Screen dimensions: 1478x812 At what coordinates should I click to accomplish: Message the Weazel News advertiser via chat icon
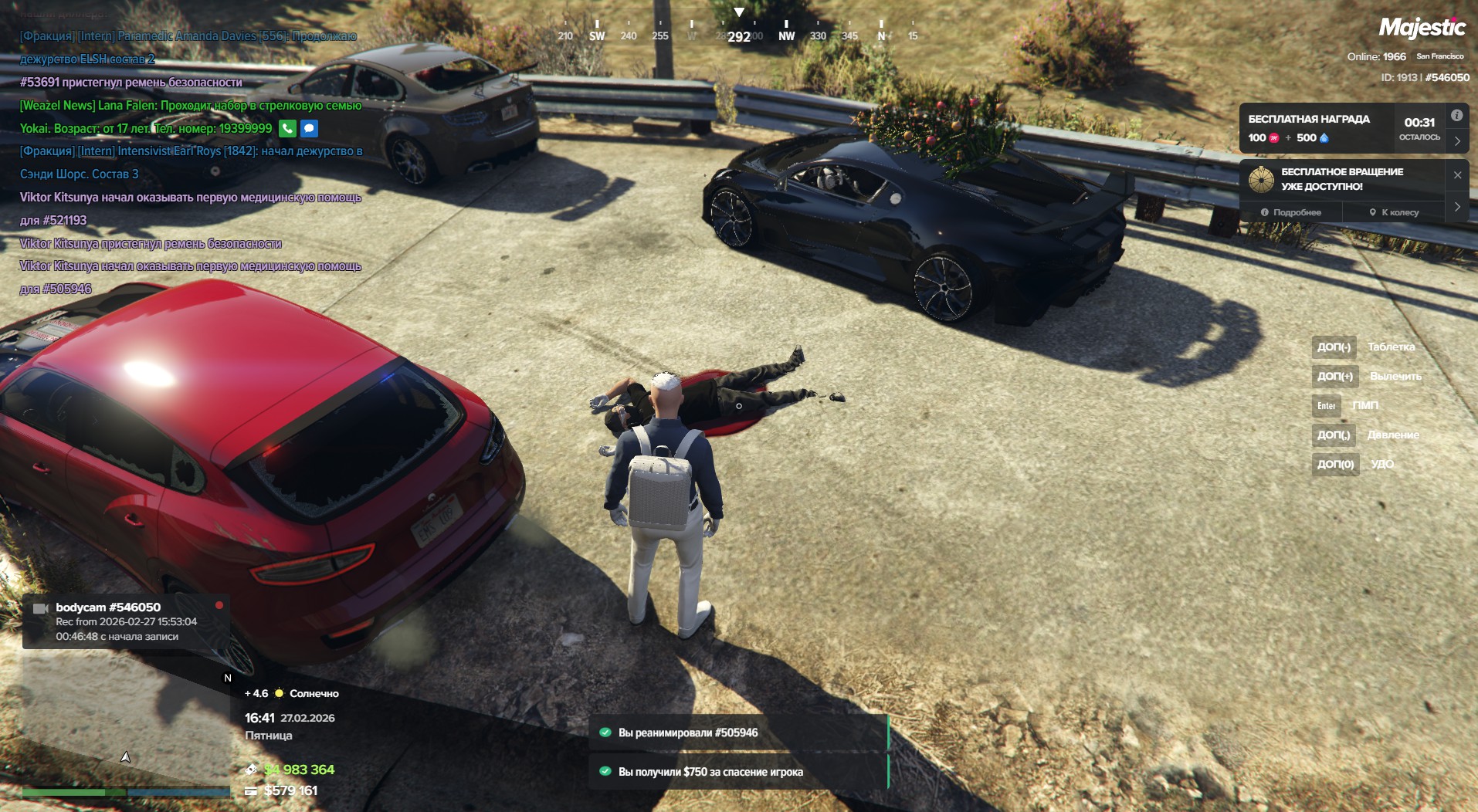point(309,128)
